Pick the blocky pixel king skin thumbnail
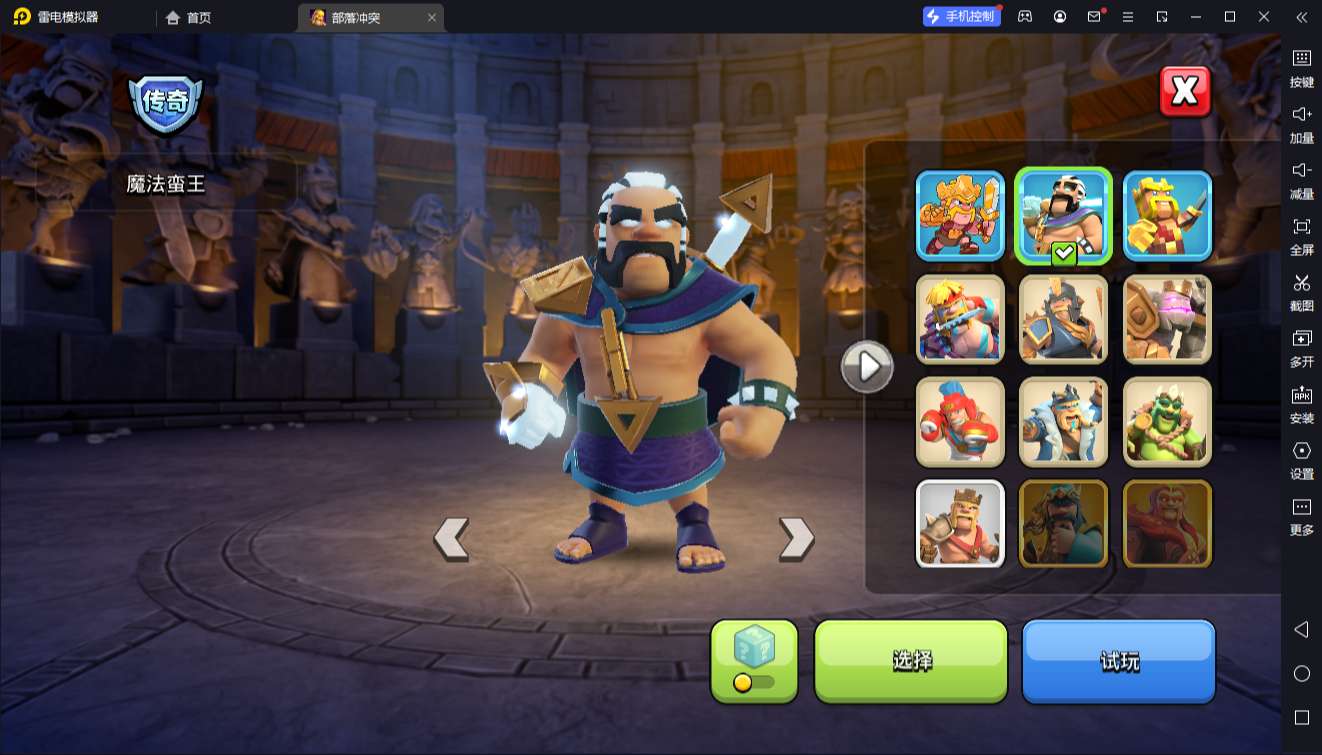Viewport: 1322px width, 755px height. pos(1167,216)
